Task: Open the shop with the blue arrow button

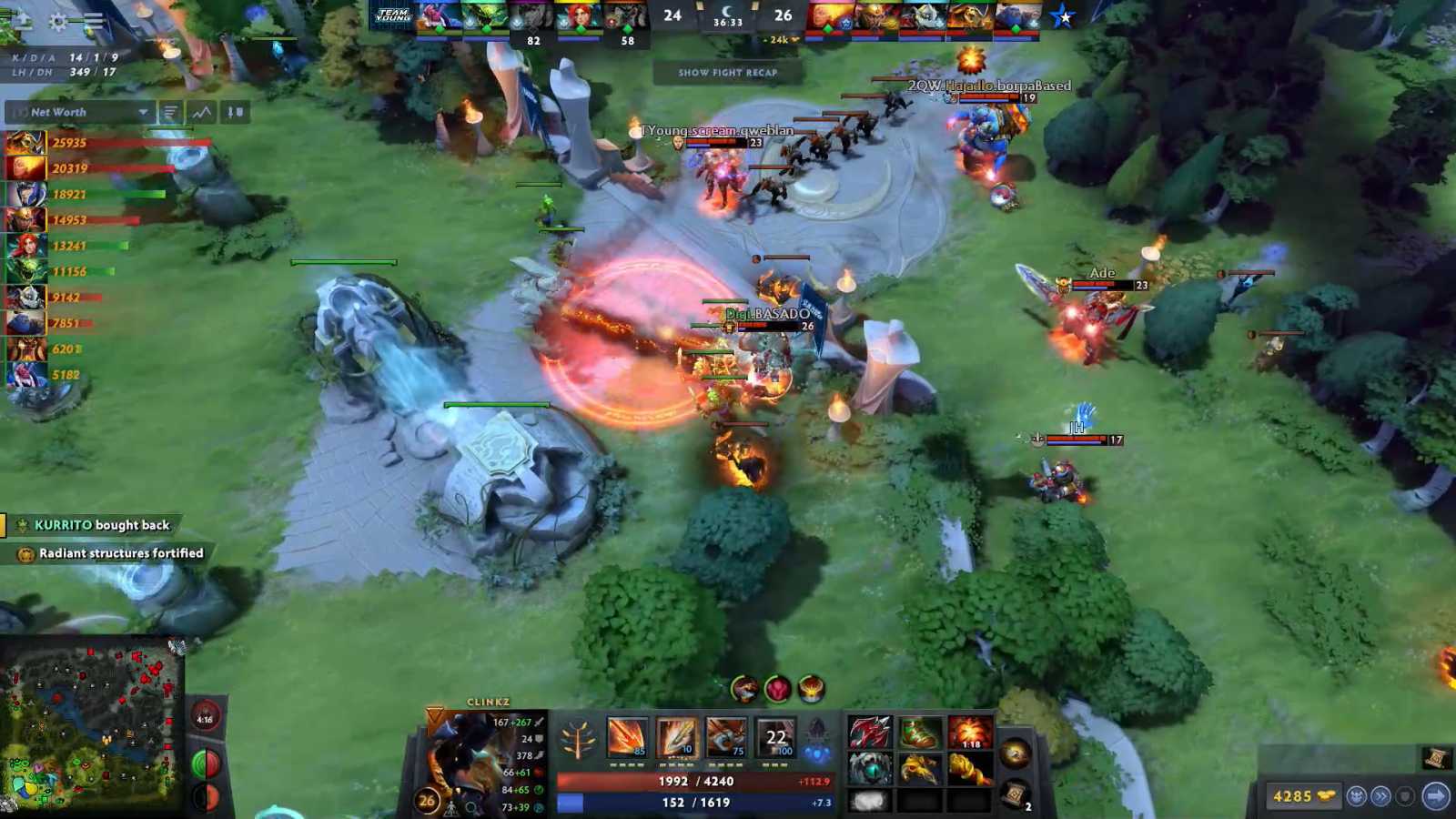Action: point(1435,794)
